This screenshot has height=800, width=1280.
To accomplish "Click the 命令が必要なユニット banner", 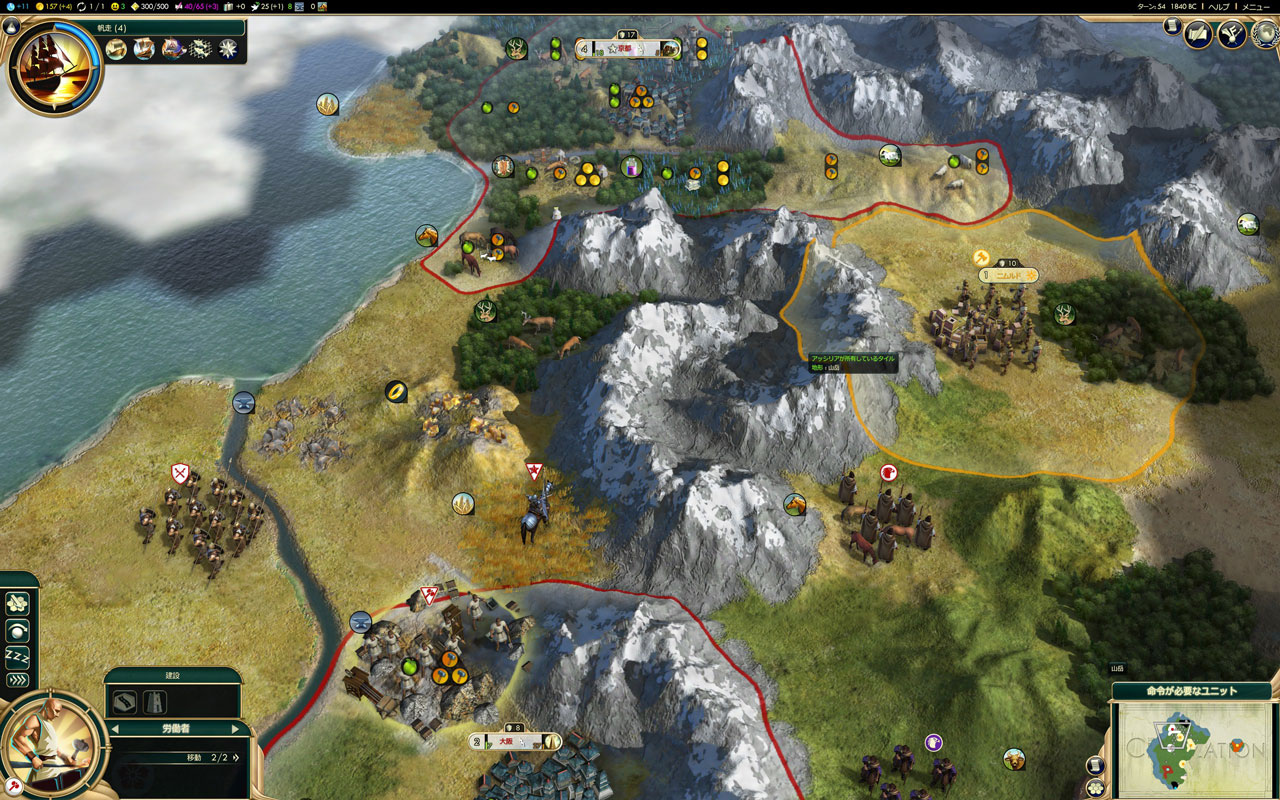I will coord(1191,691).
